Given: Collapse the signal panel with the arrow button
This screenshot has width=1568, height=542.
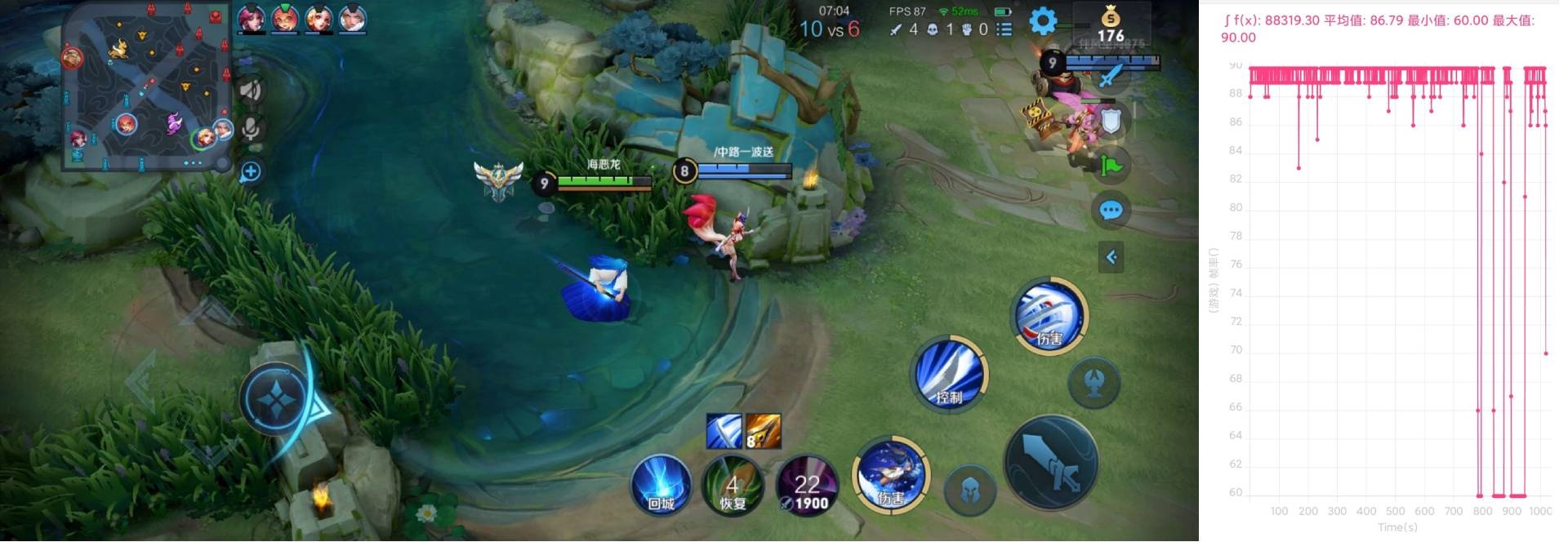Looking at the screenshot, I should point(1111,257).
